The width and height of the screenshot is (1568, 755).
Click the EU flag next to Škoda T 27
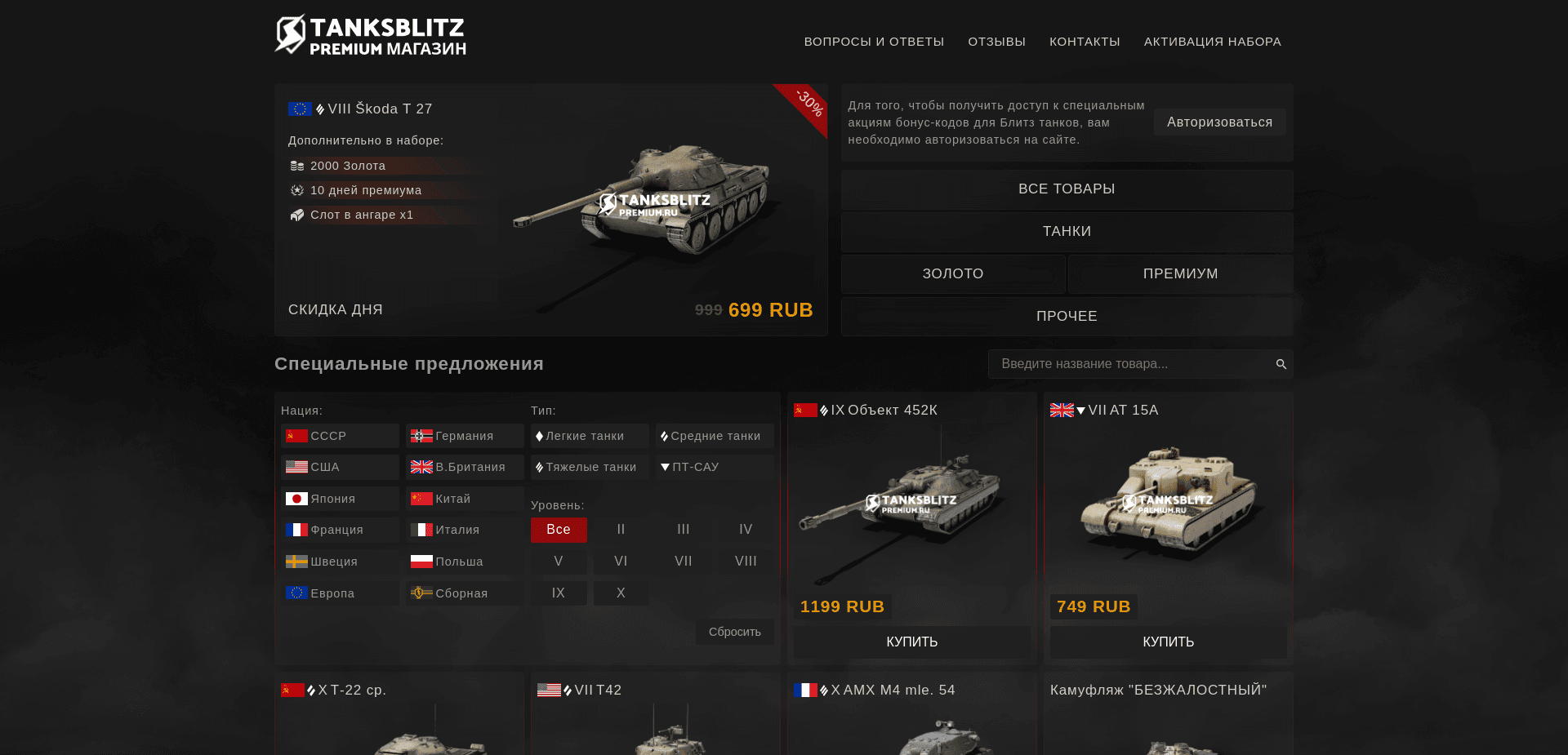point(298,108)
